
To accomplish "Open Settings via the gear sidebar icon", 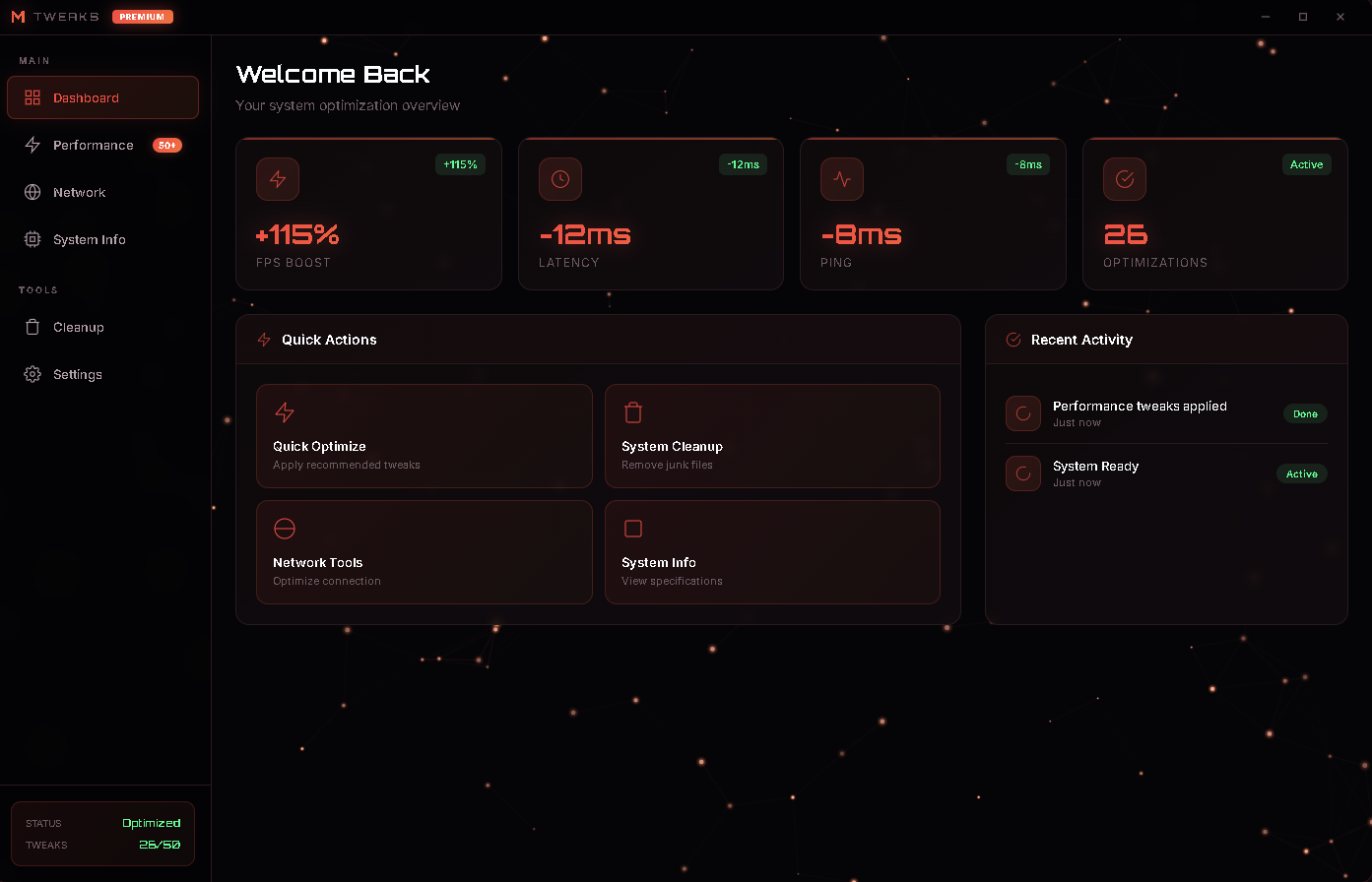I will pyautogui.click(x=33, y=374).
